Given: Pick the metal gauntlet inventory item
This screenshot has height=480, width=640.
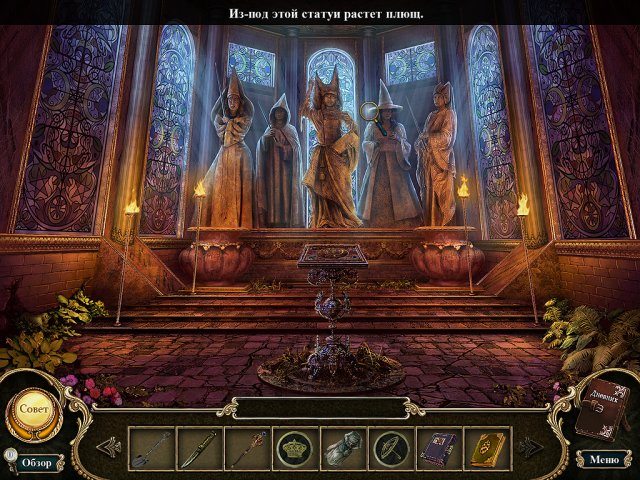Looking at the screenshot, I should [x=343, y=447].
